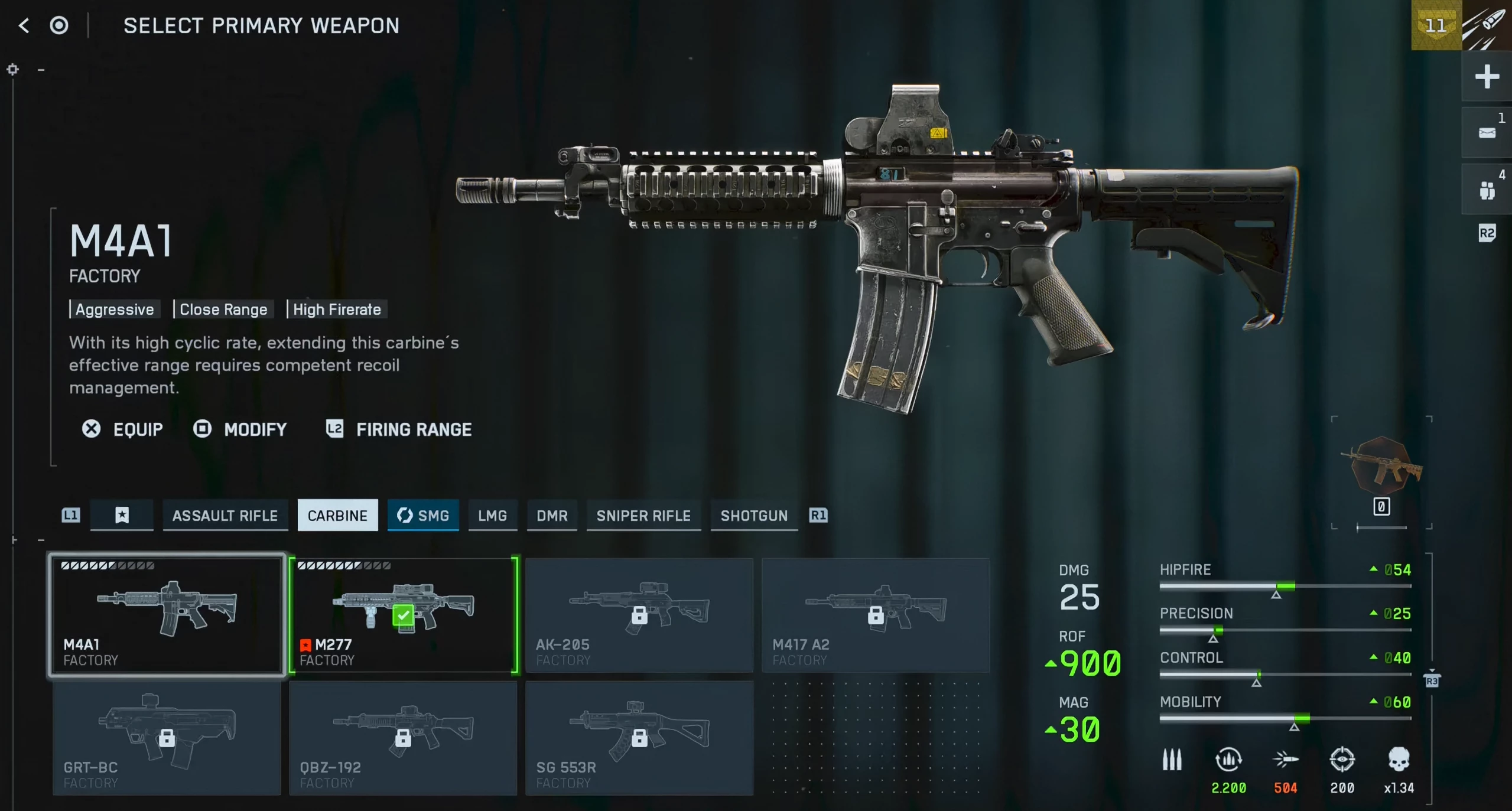Go back using the top-left arrow
Viewport: 1512px width, 811px height.
tap(24, 25)
